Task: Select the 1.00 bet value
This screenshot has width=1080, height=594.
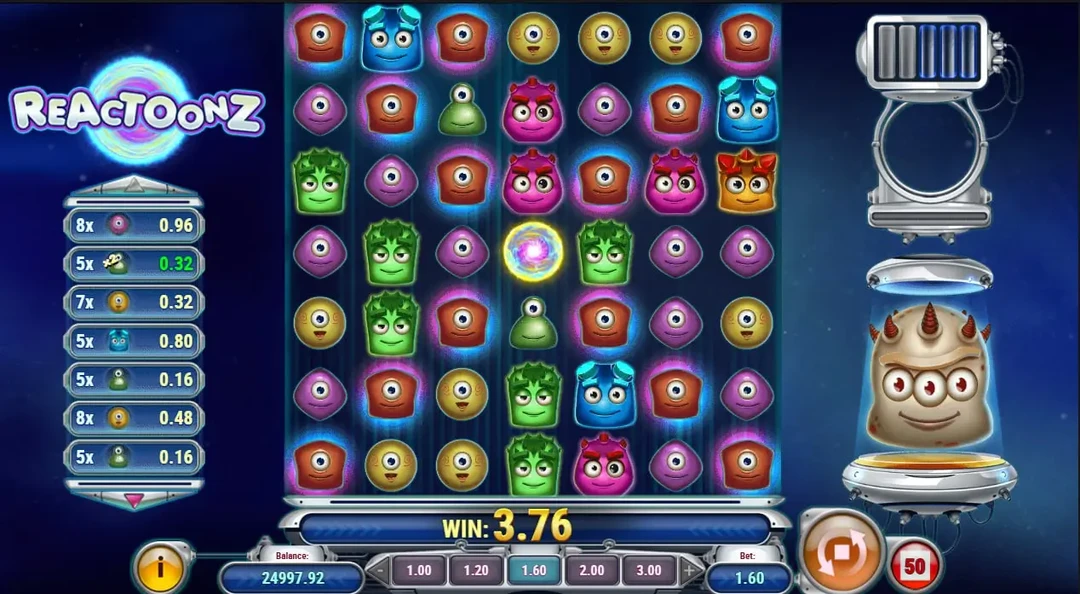Action: tap(419, 570)
